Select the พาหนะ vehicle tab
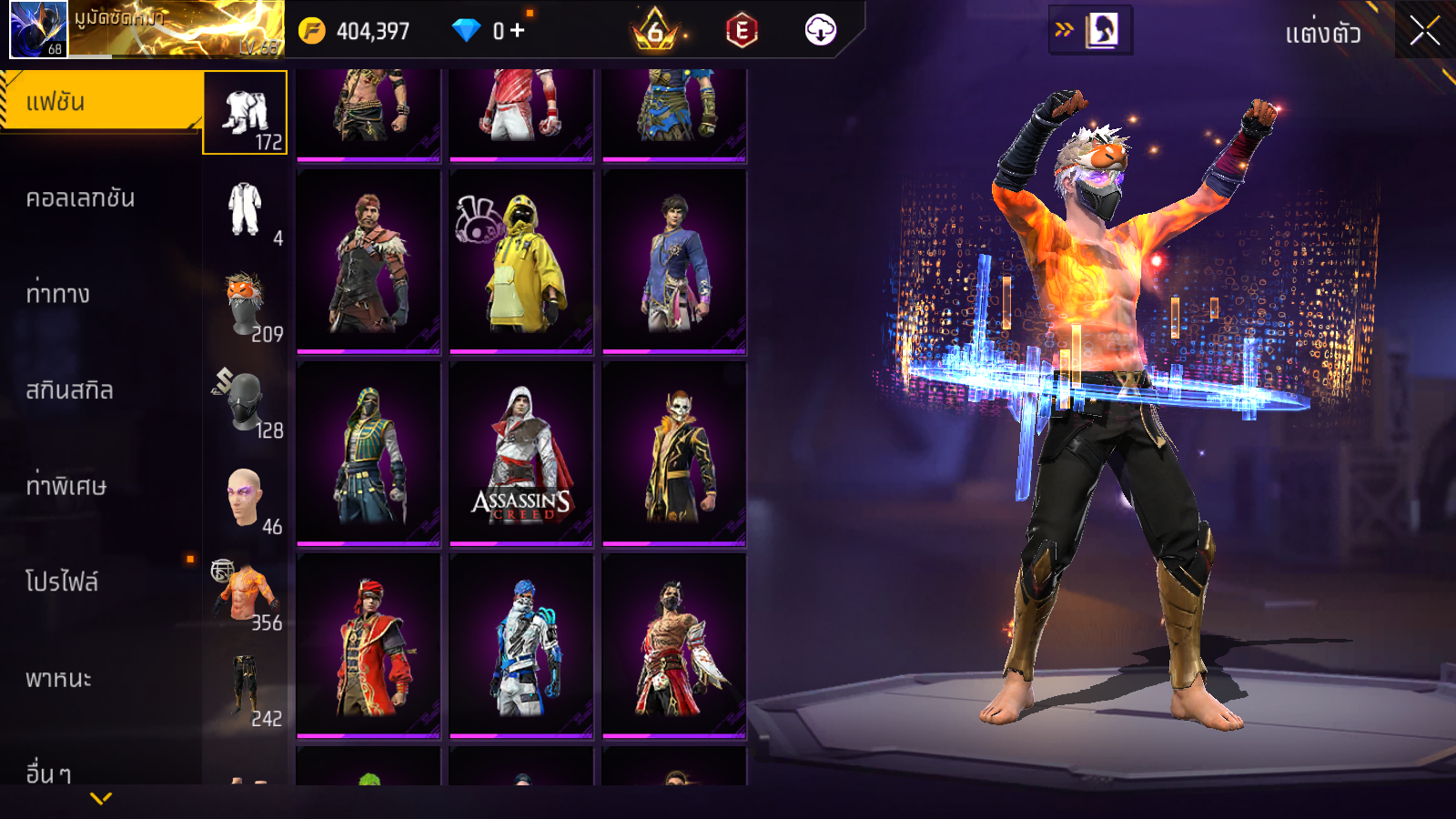The image size is (1456, 819). pos(58,679)
